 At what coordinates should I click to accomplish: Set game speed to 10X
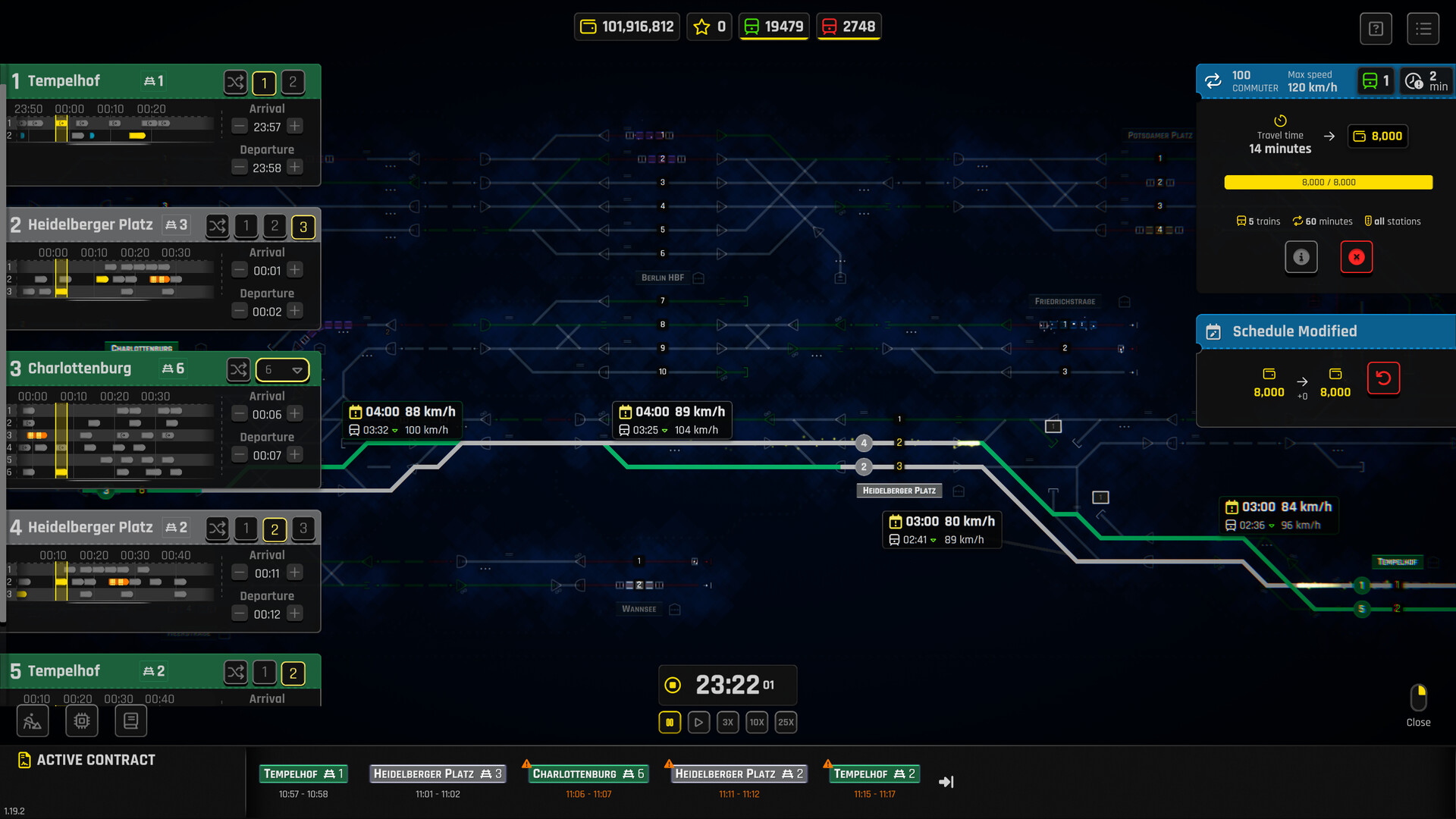757,722
